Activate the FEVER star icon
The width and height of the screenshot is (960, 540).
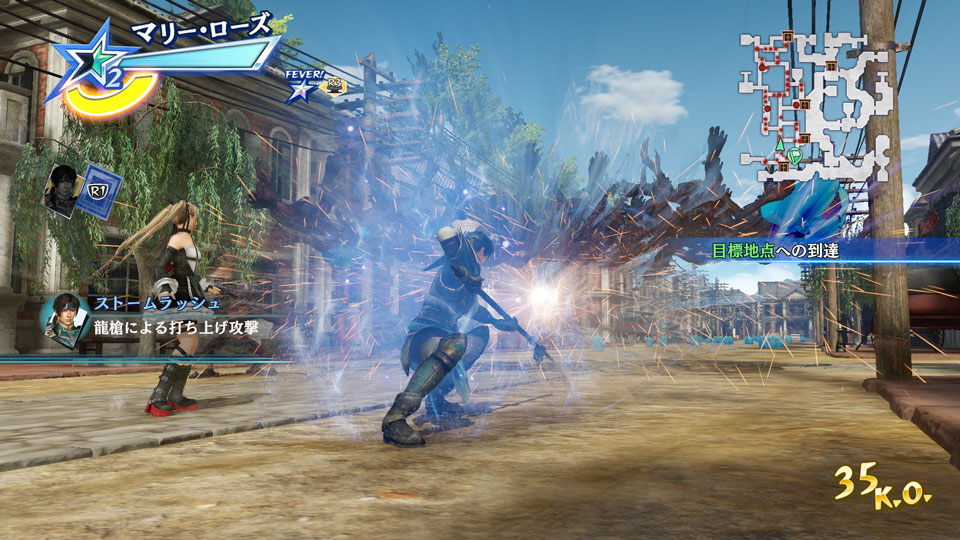pos(298,89)
